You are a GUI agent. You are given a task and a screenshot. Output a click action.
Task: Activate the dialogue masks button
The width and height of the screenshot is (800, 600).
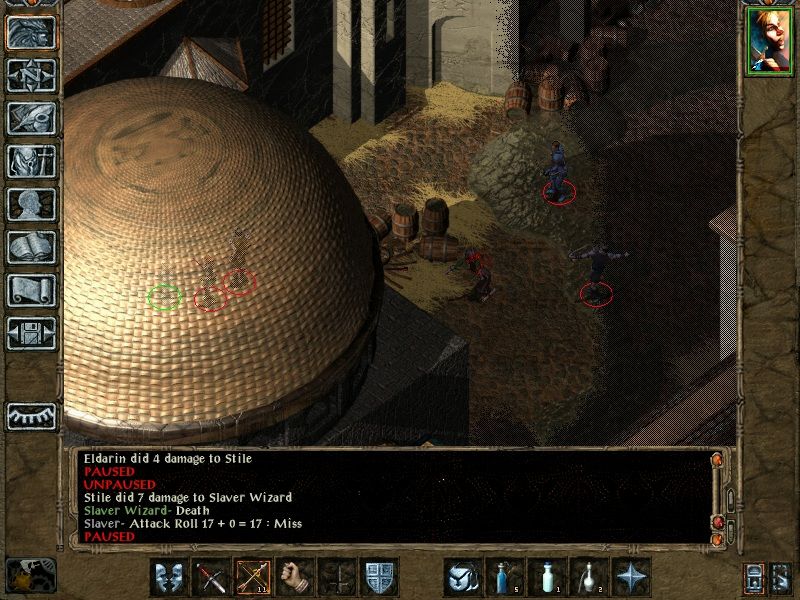point(169,577)
